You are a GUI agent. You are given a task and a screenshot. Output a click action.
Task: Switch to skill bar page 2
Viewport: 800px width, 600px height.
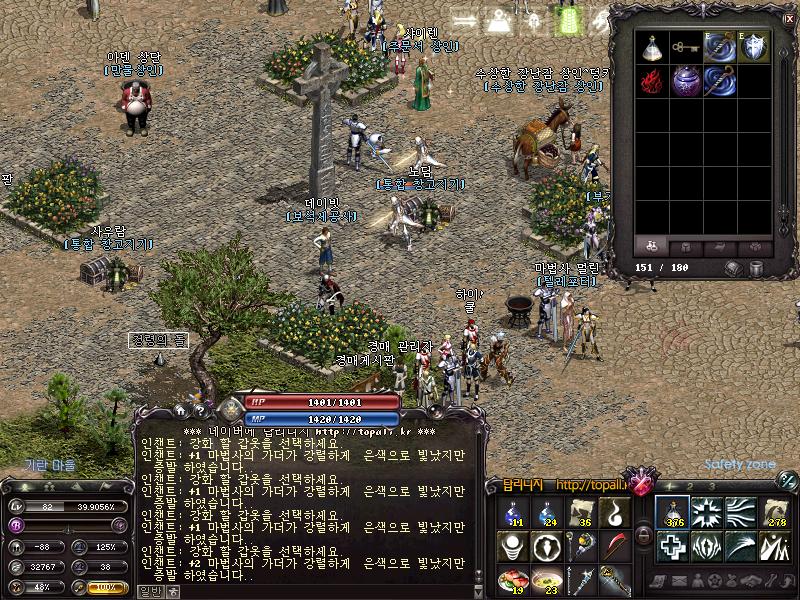tap(692, 487)
